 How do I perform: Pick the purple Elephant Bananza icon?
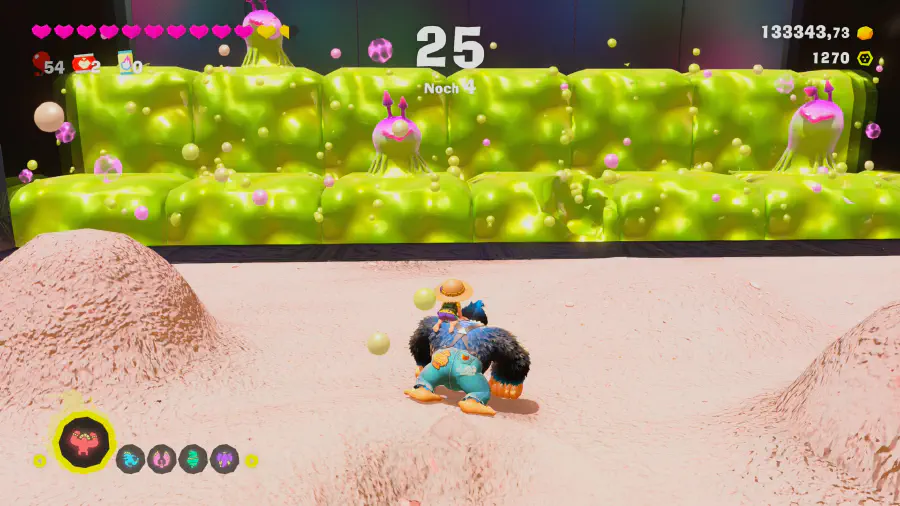coord(224,459)
